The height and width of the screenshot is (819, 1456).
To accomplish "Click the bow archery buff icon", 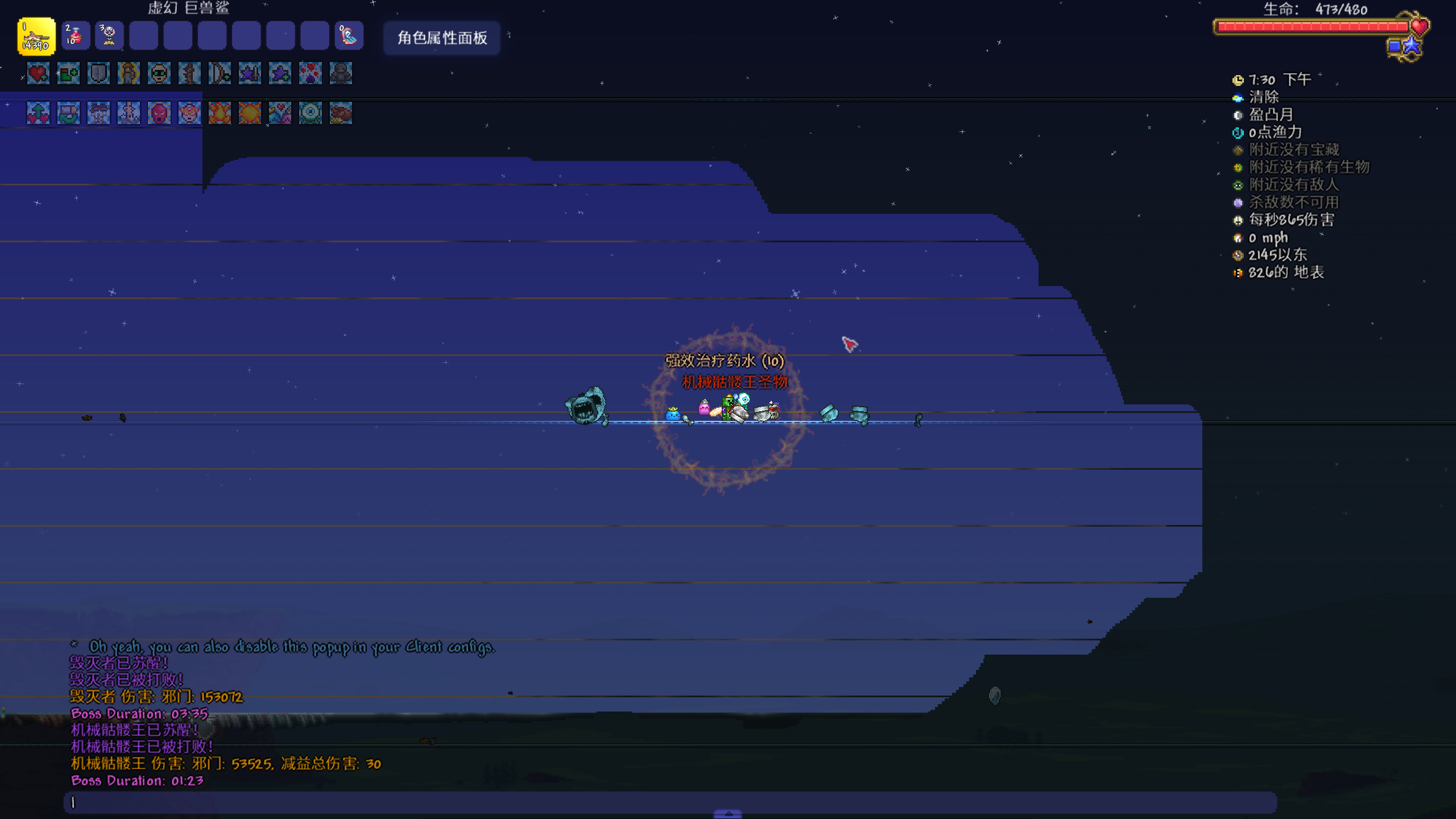I will click(220, 73).
